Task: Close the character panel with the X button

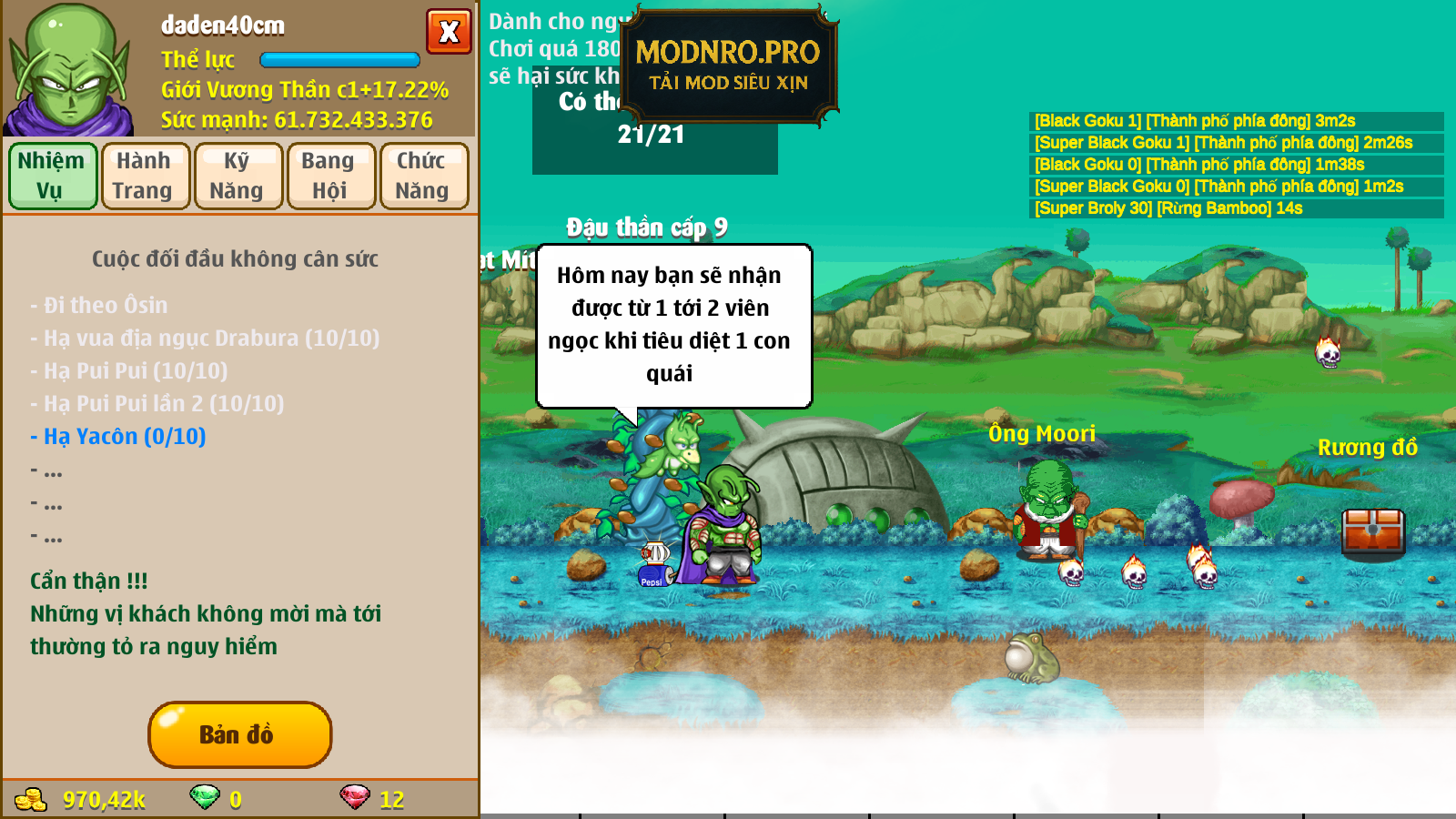Action: [449, 32]
